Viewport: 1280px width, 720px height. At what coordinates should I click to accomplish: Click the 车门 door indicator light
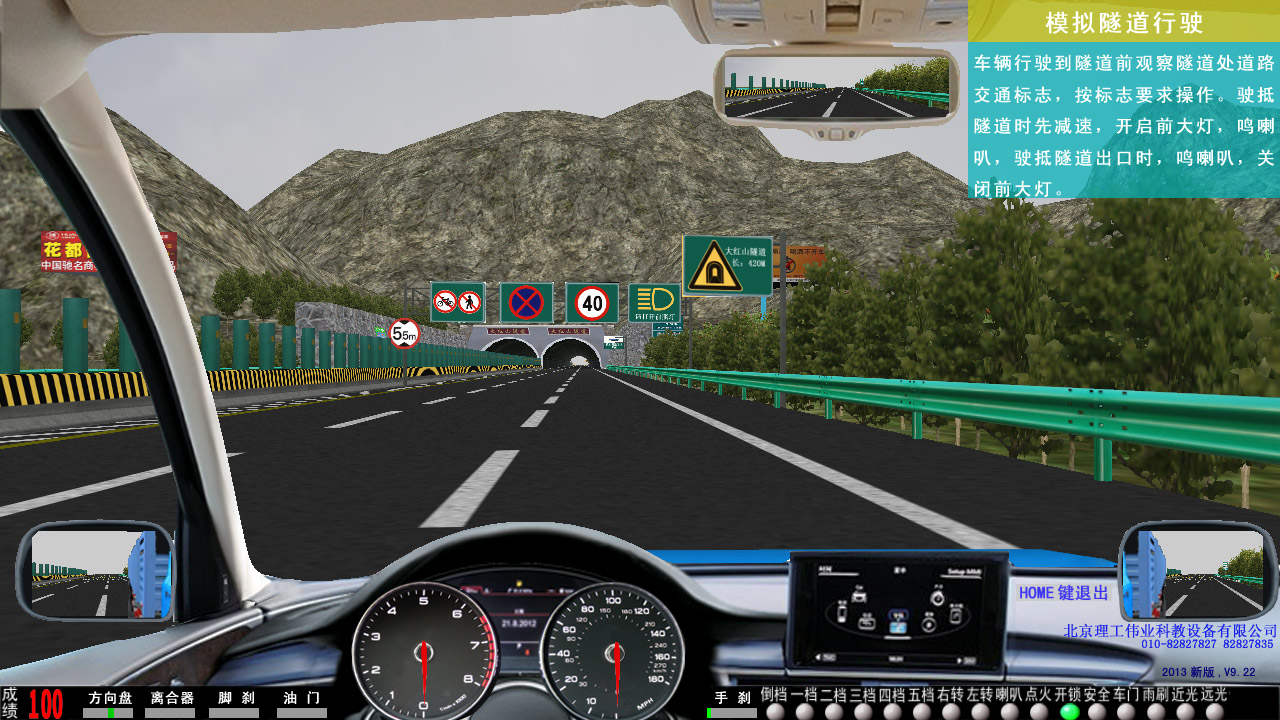1127,711
